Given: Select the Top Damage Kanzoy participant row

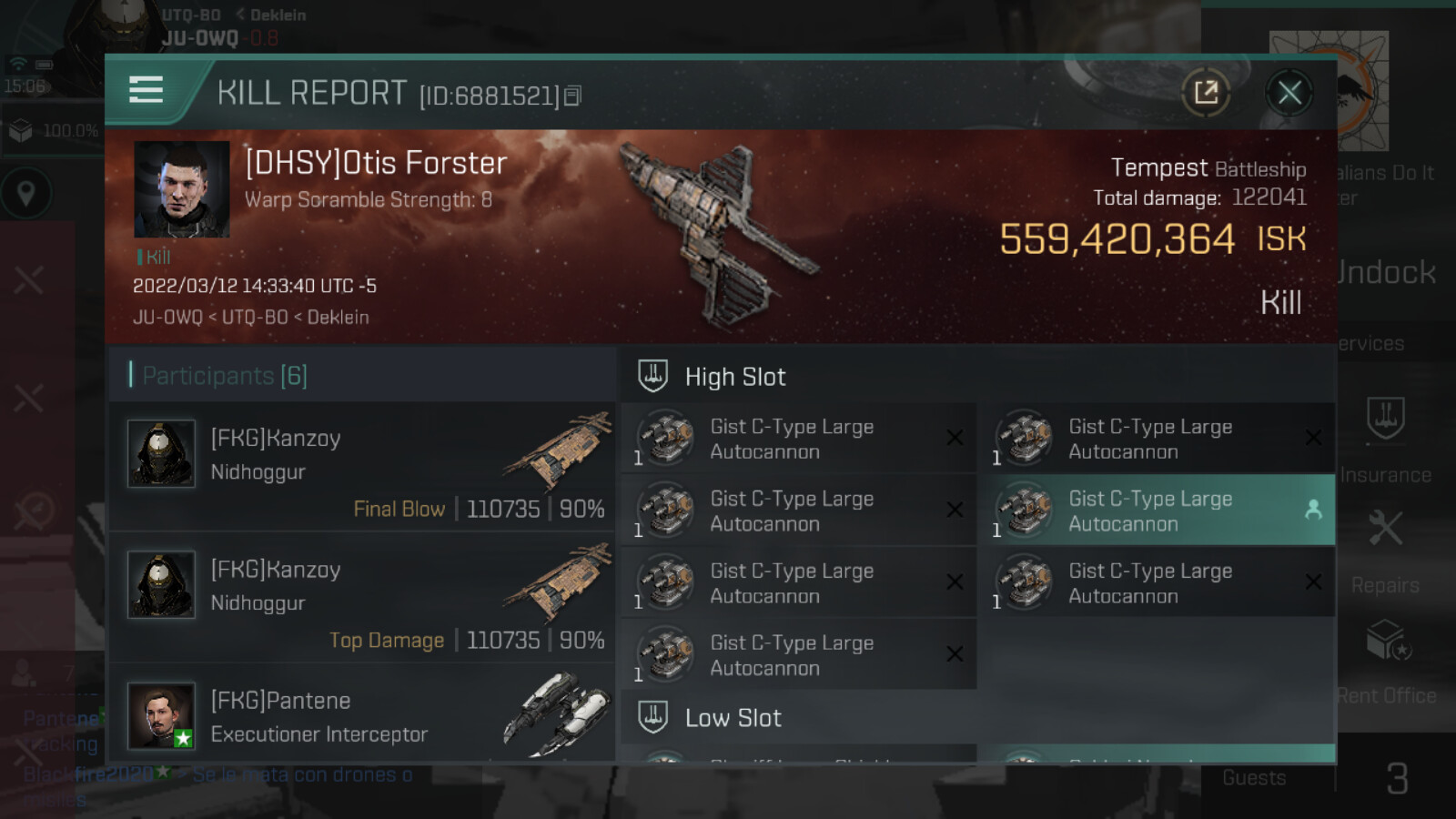Looking at the screenshot, I should [x=362, y=599].
